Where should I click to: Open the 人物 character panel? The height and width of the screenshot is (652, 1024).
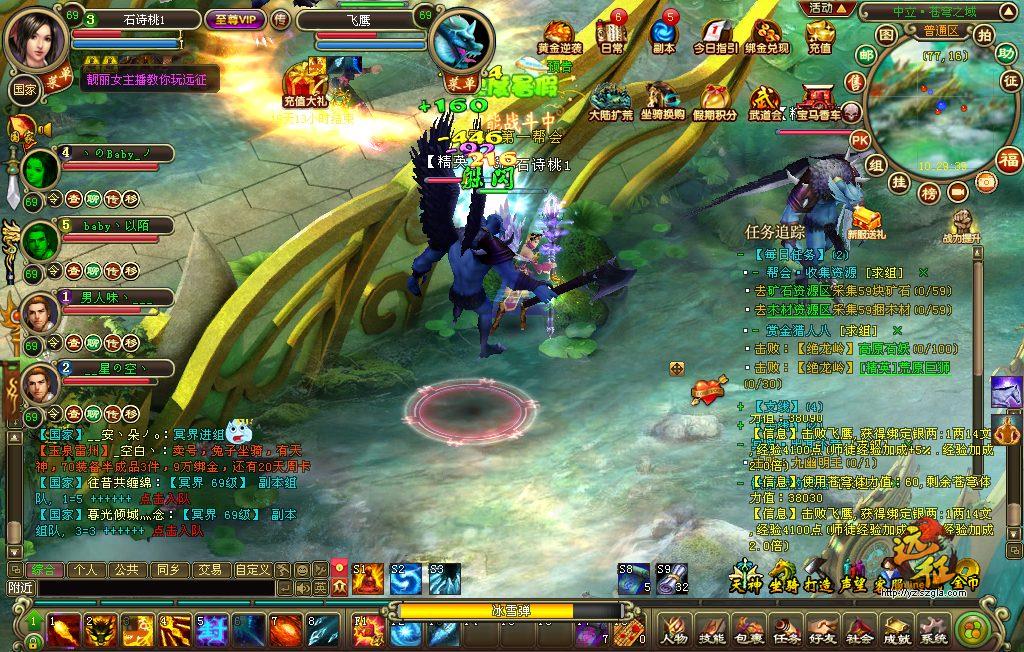click(x=674, y=629)
